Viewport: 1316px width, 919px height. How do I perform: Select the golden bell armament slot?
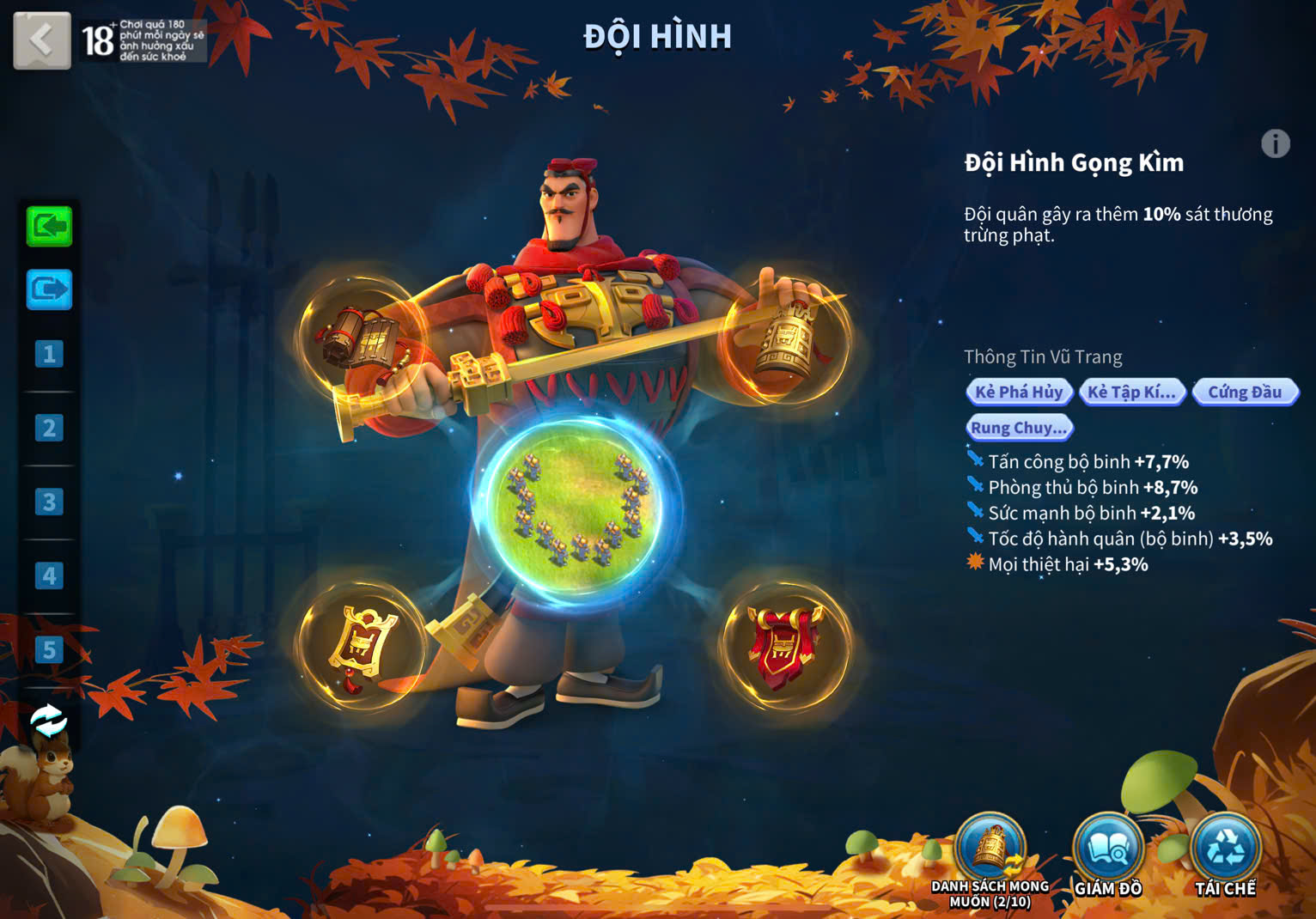(783, 338)
